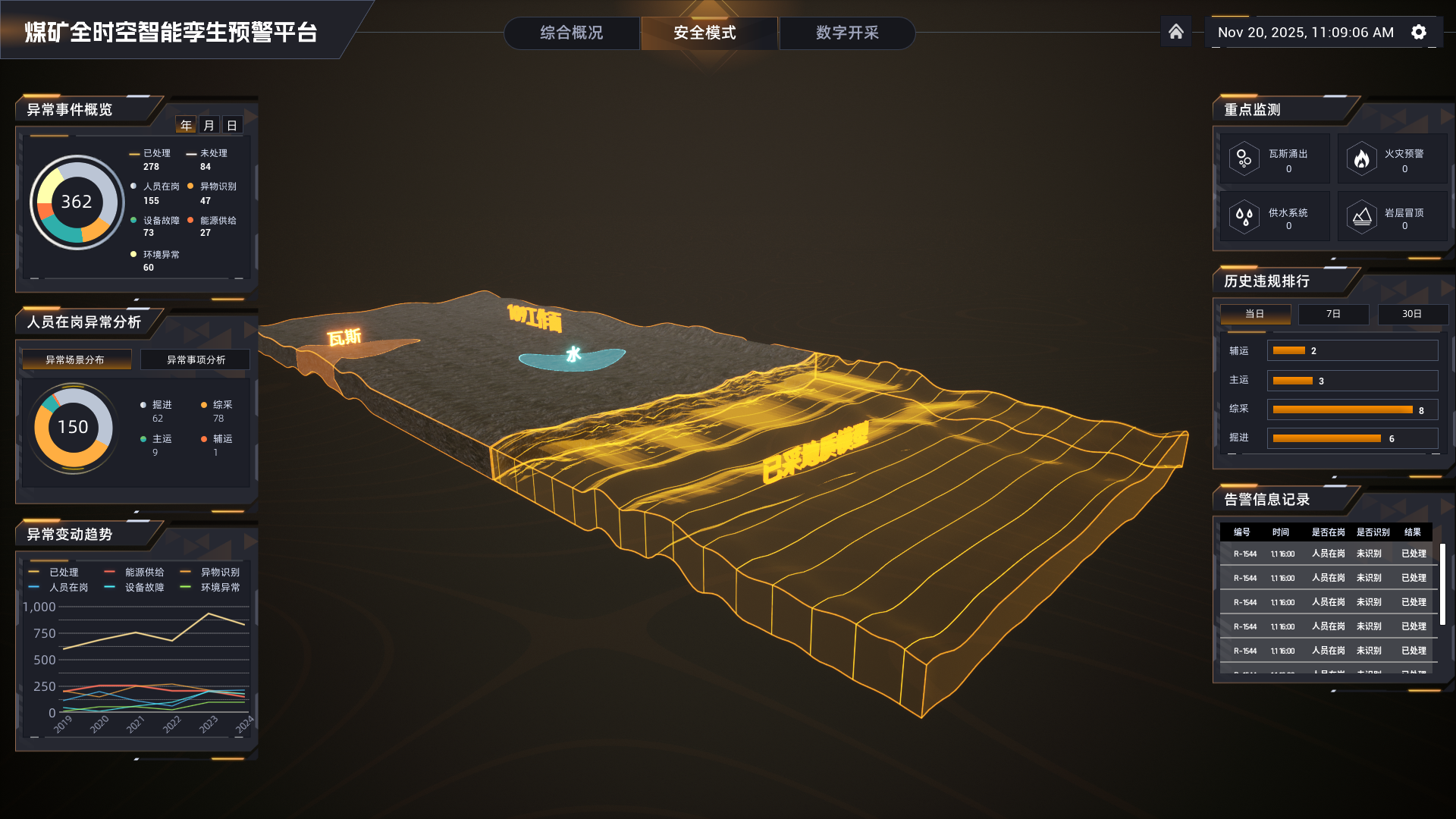The width and height of the screenshot is (1456, 819).
Task: Switch to the 月 view in the events panel
Action: (209, 125)
